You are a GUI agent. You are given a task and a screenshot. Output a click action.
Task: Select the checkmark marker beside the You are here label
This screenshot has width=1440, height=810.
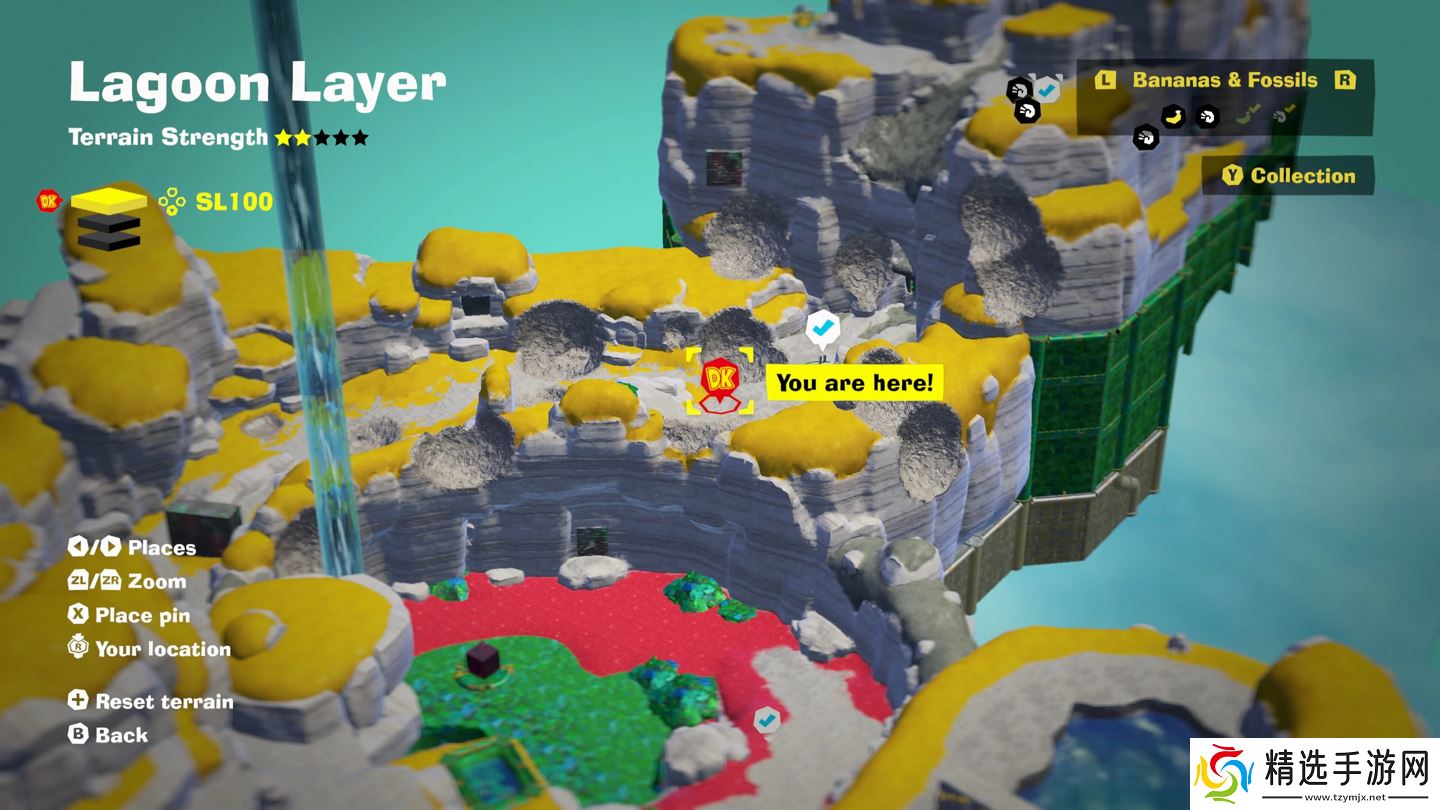click(822, 327)
